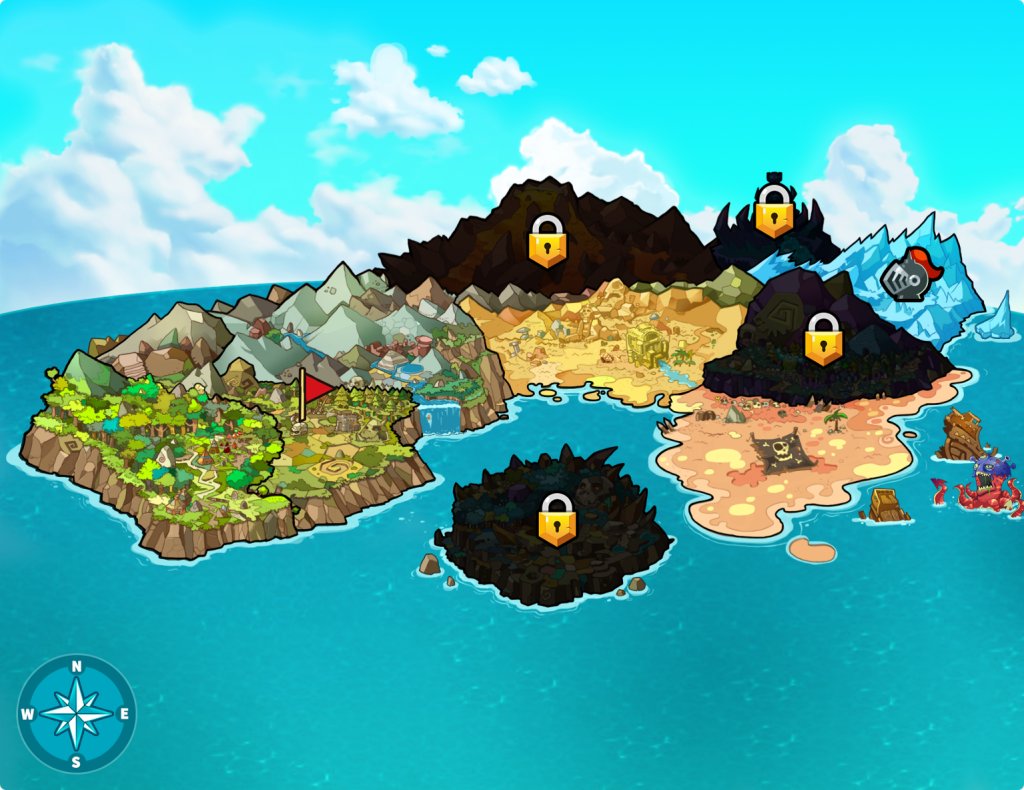Choose the padlock on the dark southern island
The height and width of the screenshot is (790, 1024).
click(557, 519)
